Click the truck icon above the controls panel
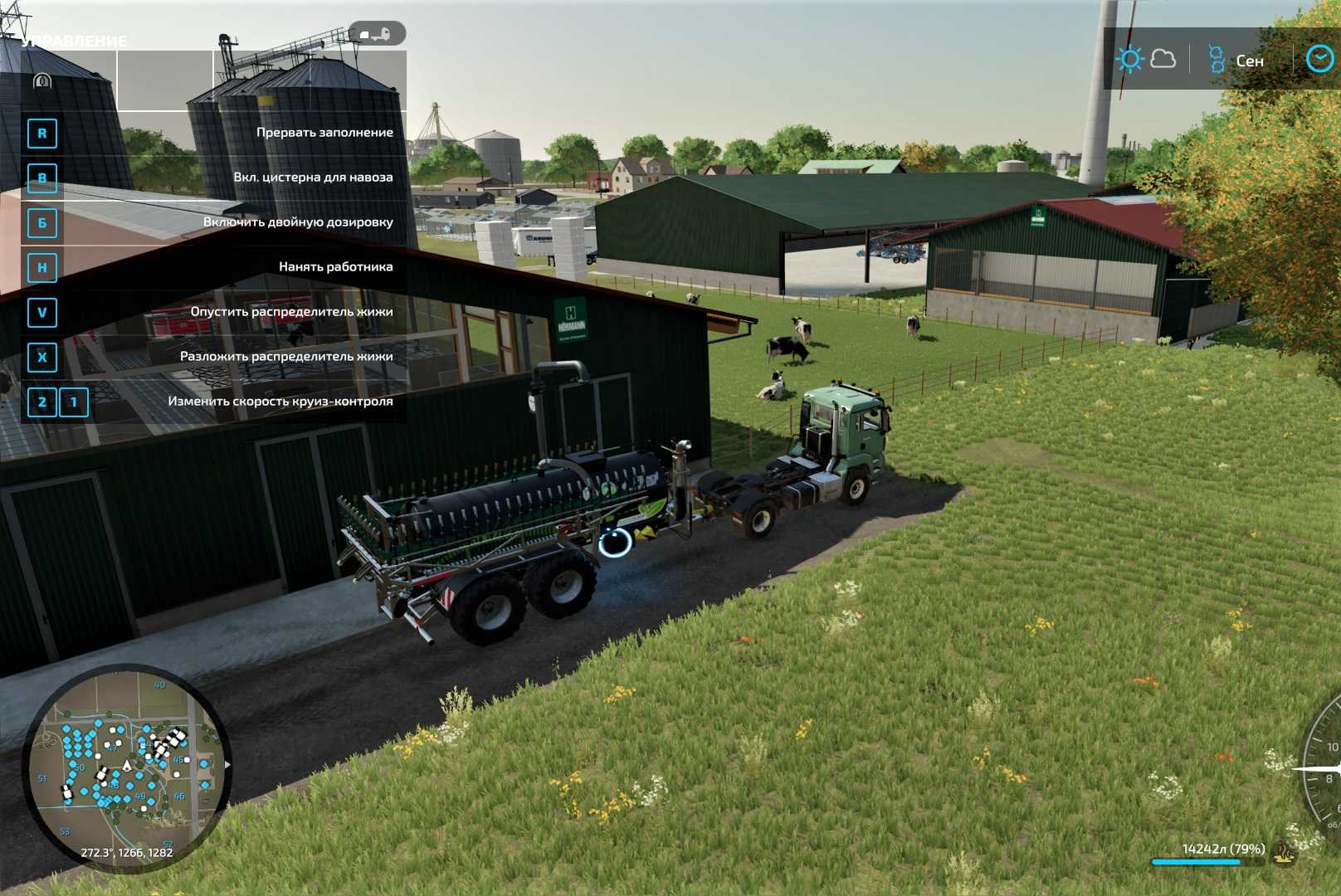Viewport: 1341px width, 896px height. [377, 34]
